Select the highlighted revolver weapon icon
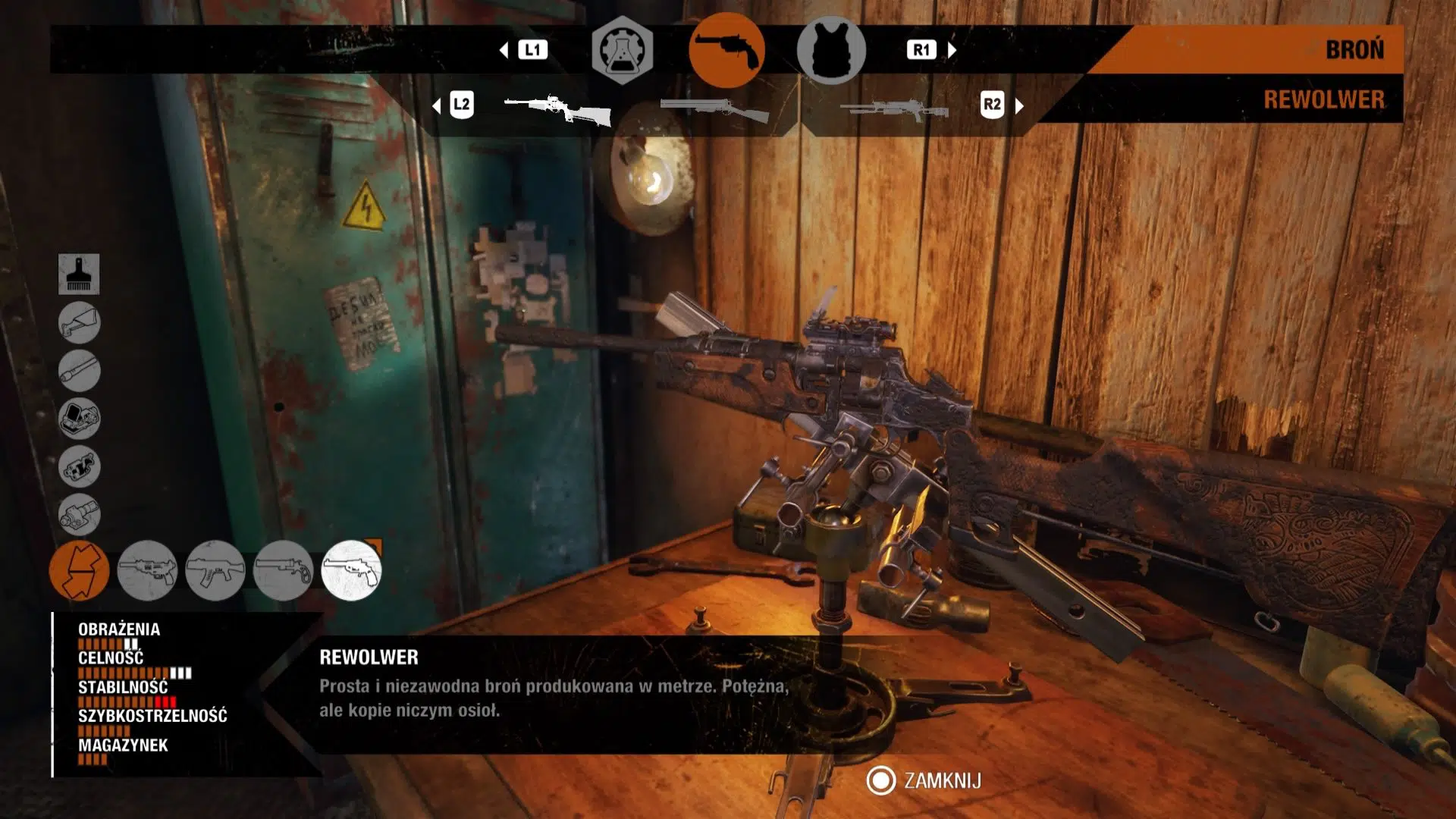The width and height of the screenshot is (1456, 819). [351, 570]
